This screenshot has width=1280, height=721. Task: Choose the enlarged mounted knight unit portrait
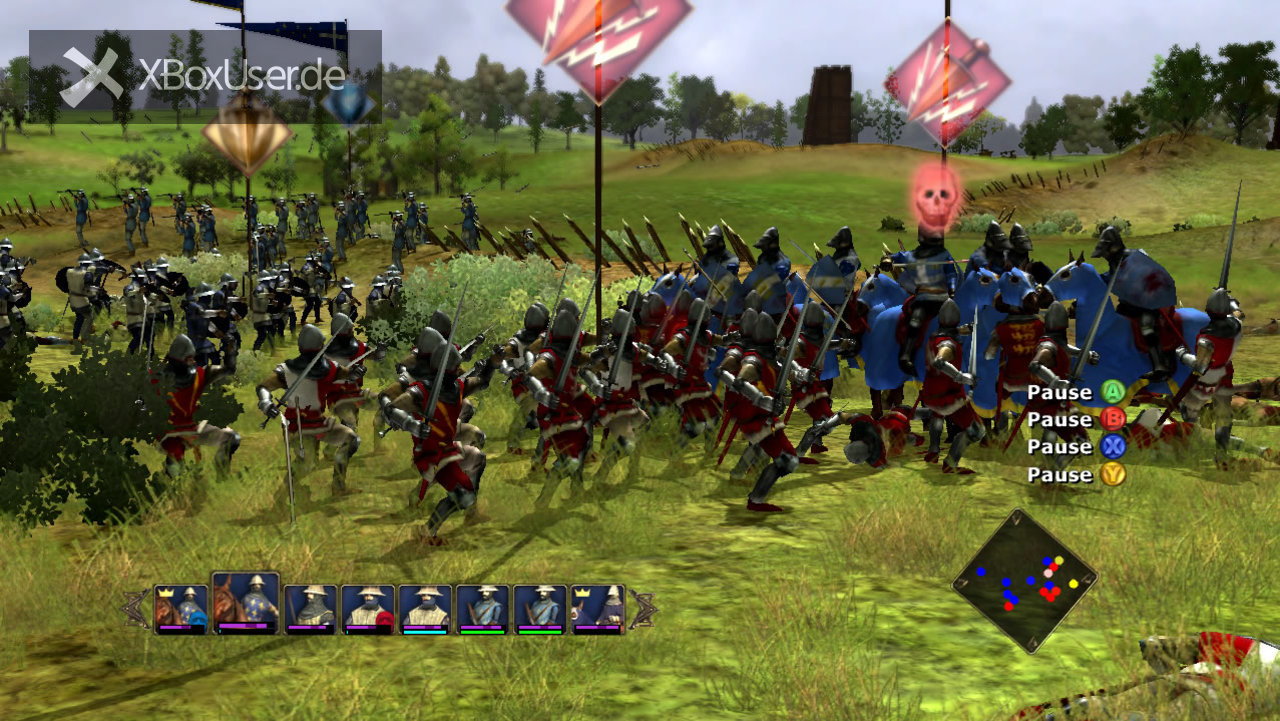pos(245,603)
